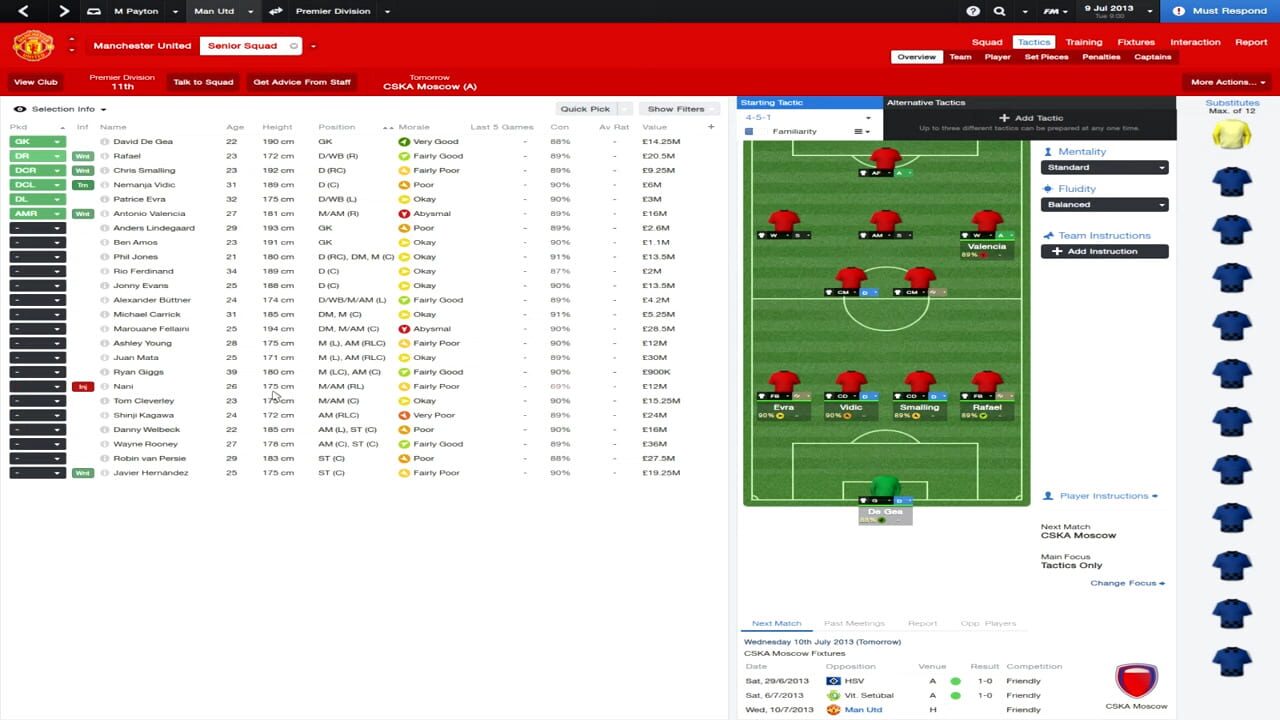Viewport: 1280px width, 720px height.
Task: Open the inbox envelope icon in title bar
Action: click(95, 11)
